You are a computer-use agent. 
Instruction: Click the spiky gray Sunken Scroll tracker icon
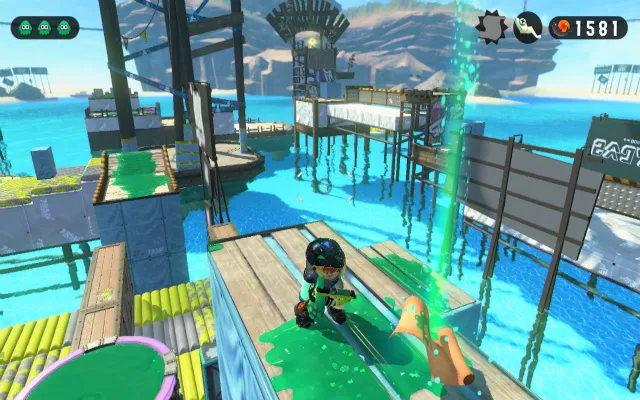click(x=492, y=26)
